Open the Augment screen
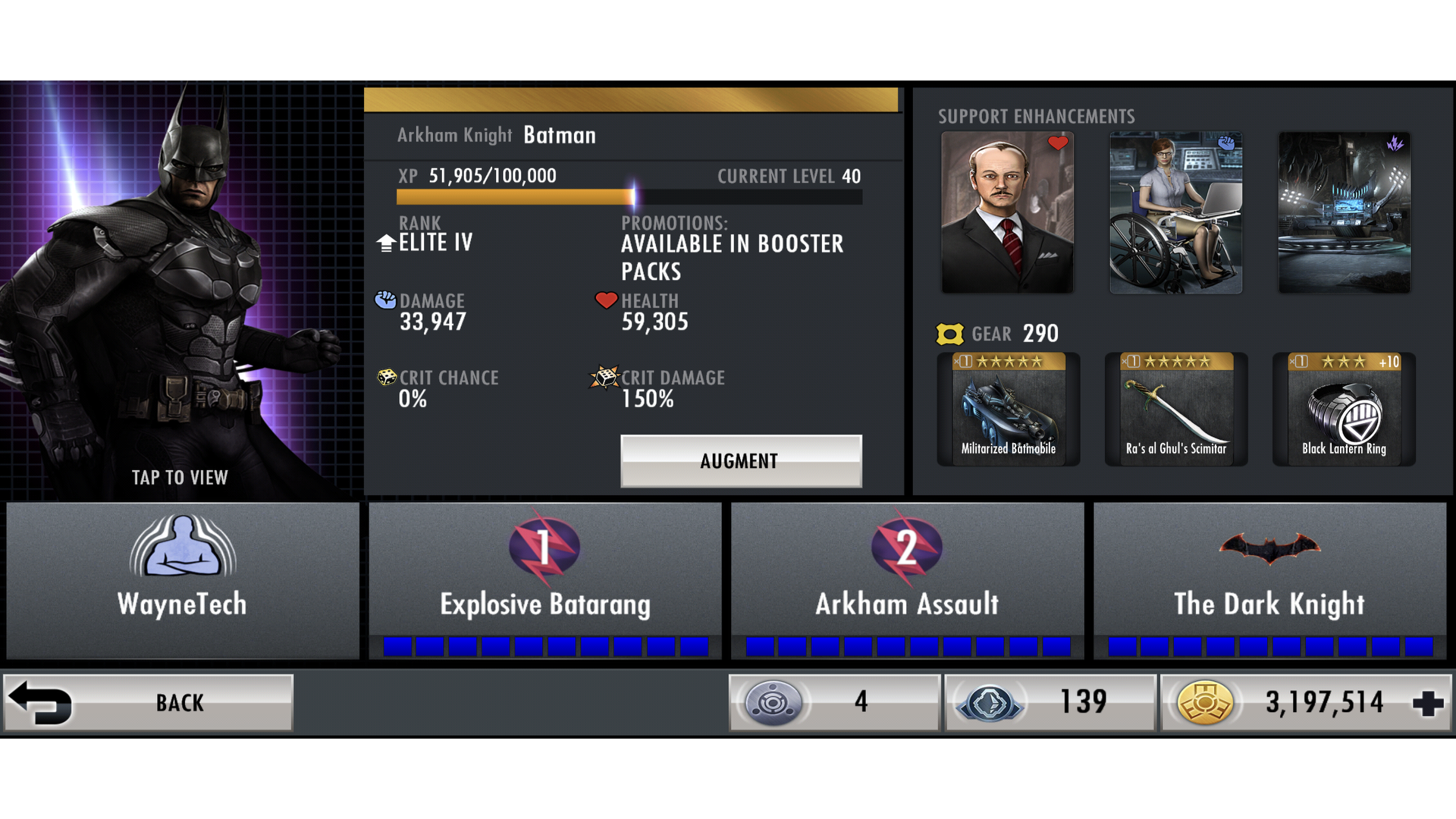Image resolution: width=1456 pixels, height=819 pixels. [x=741, y=460]
